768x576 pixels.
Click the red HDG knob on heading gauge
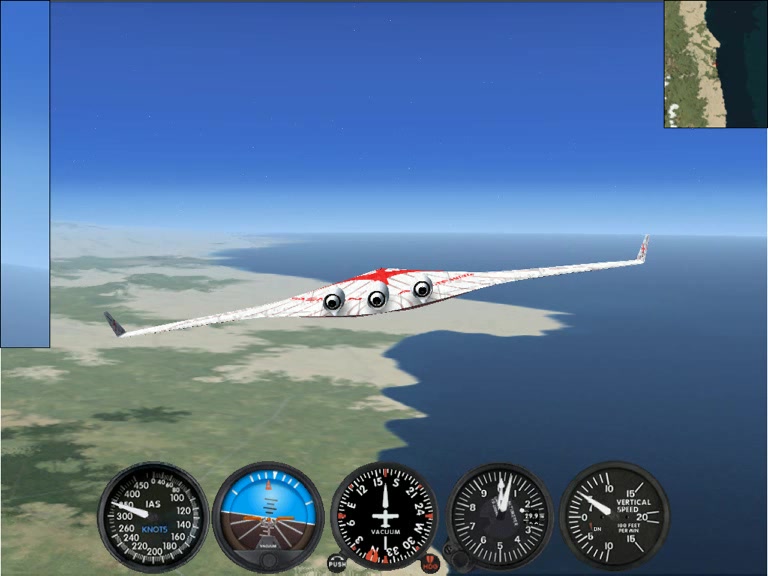431,563
